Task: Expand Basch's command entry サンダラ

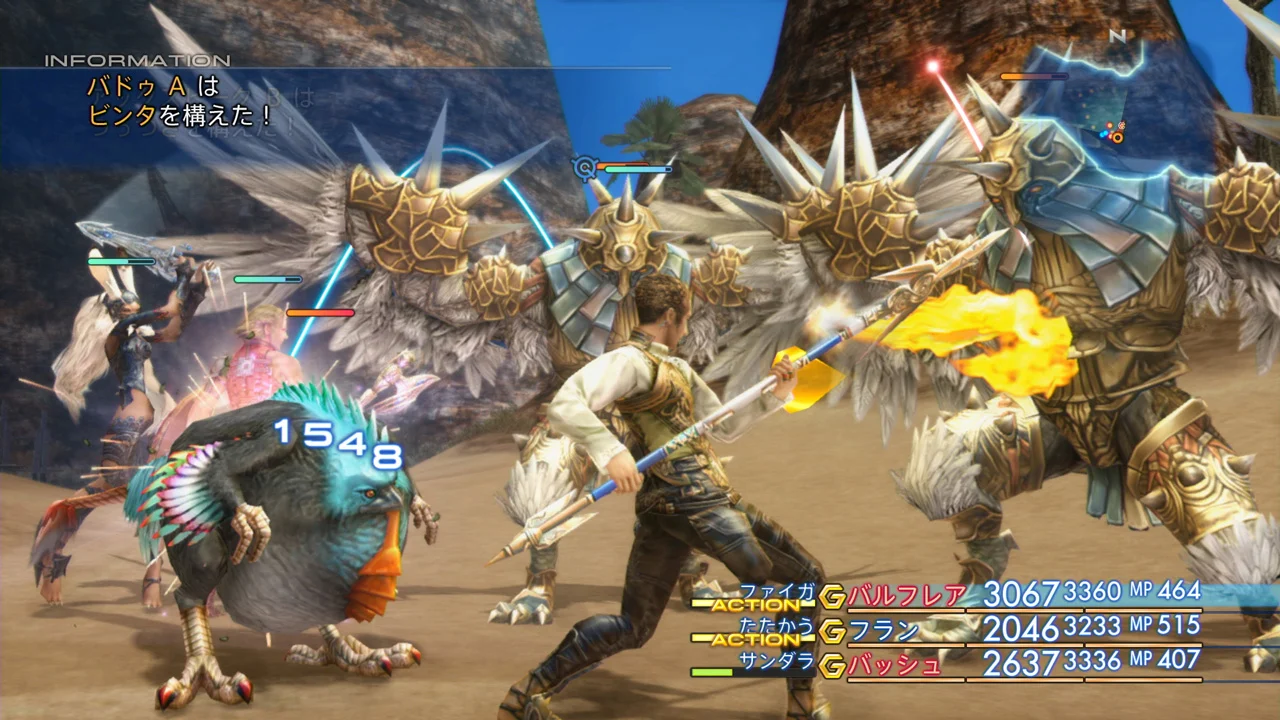Action: tap(777, 660)
